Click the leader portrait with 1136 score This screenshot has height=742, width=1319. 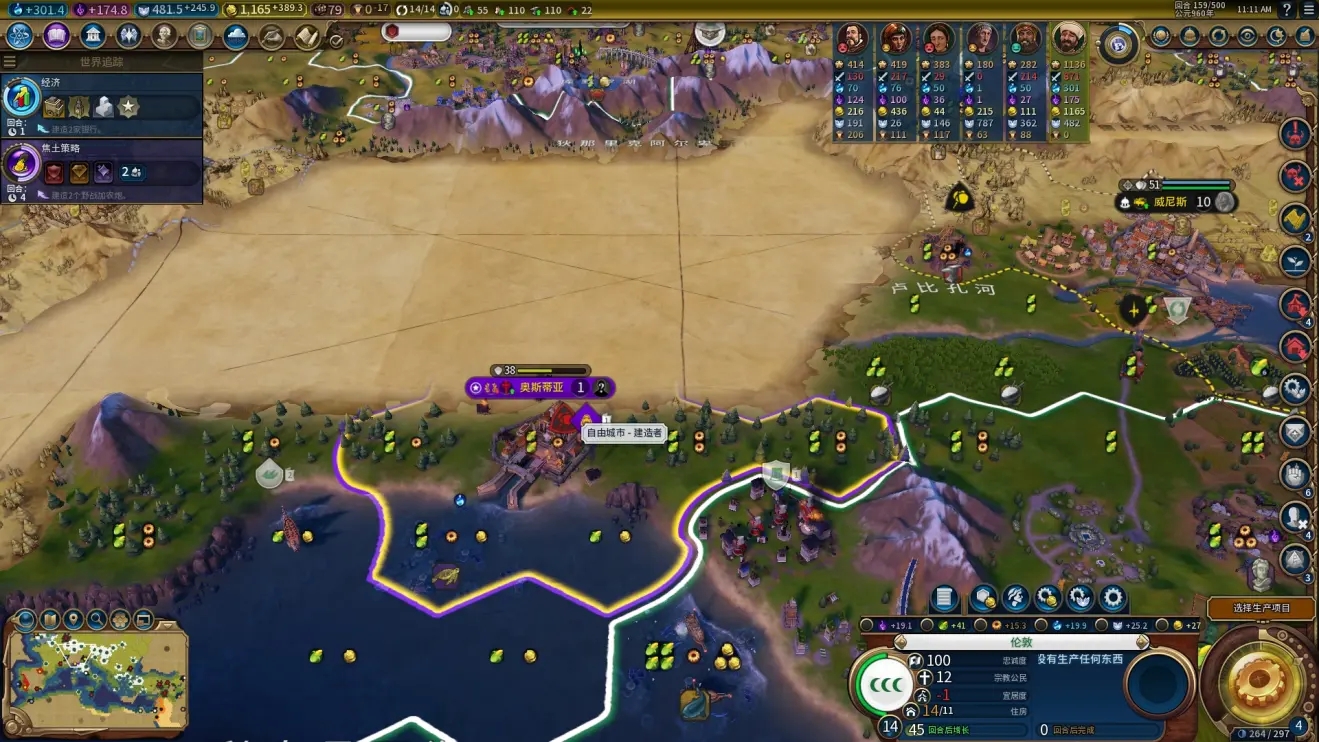[x=1068, y=40]
